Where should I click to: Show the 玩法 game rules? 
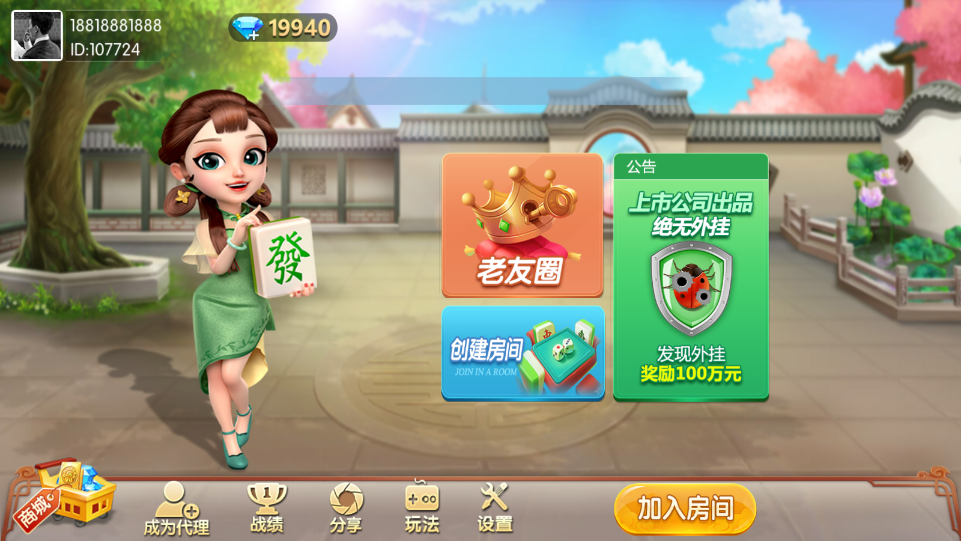(422, 507)
